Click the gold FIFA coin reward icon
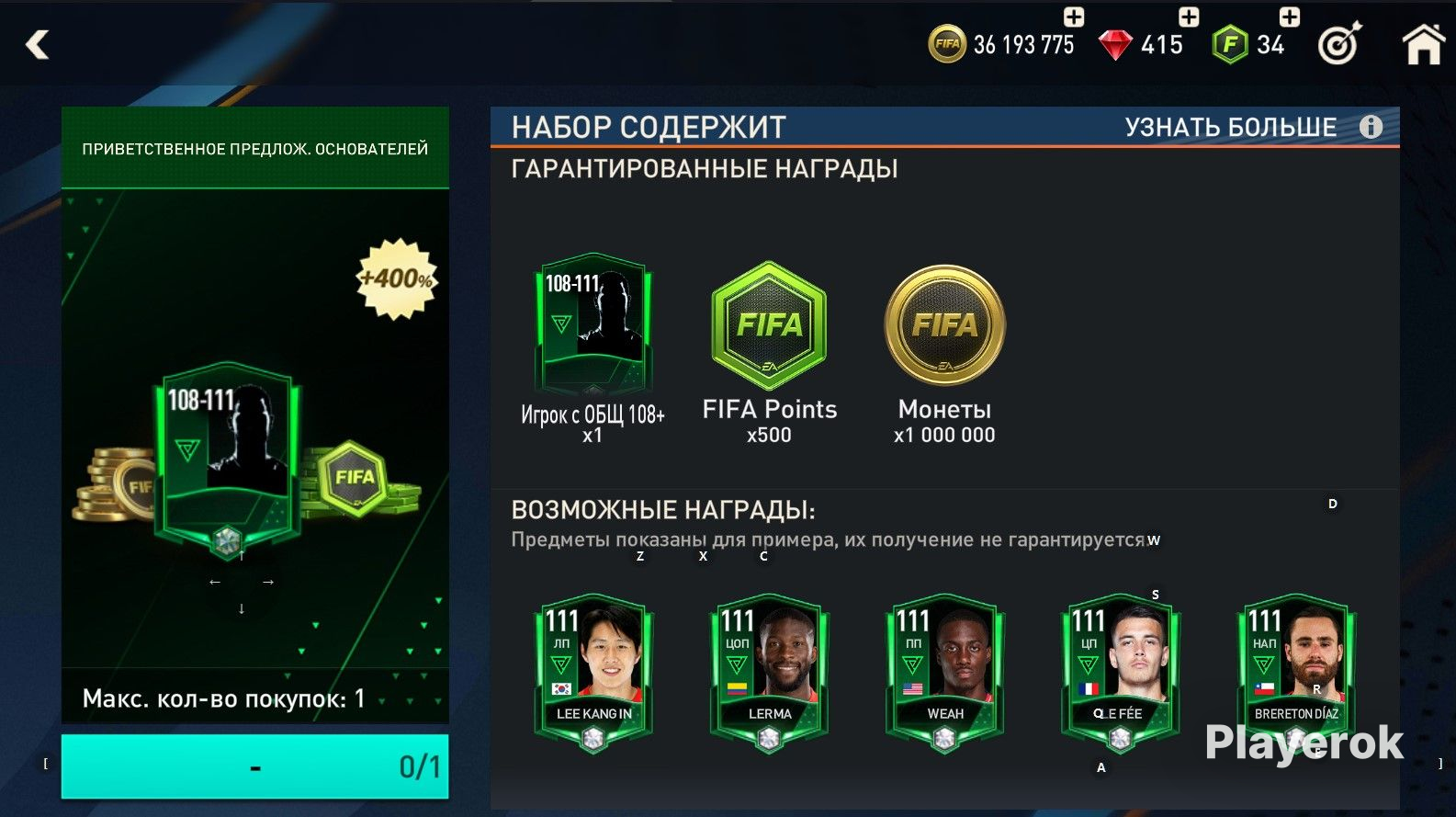Viewport: 1456px width, 817px height. 942,325
